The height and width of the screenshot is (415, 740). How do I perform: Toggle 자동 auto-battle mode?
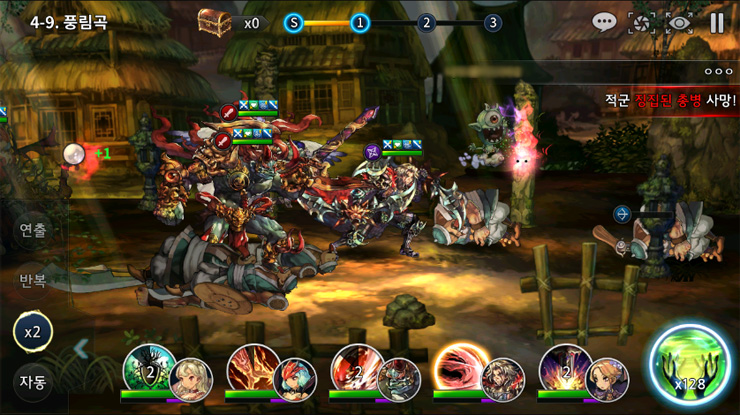tap(33, 381)
